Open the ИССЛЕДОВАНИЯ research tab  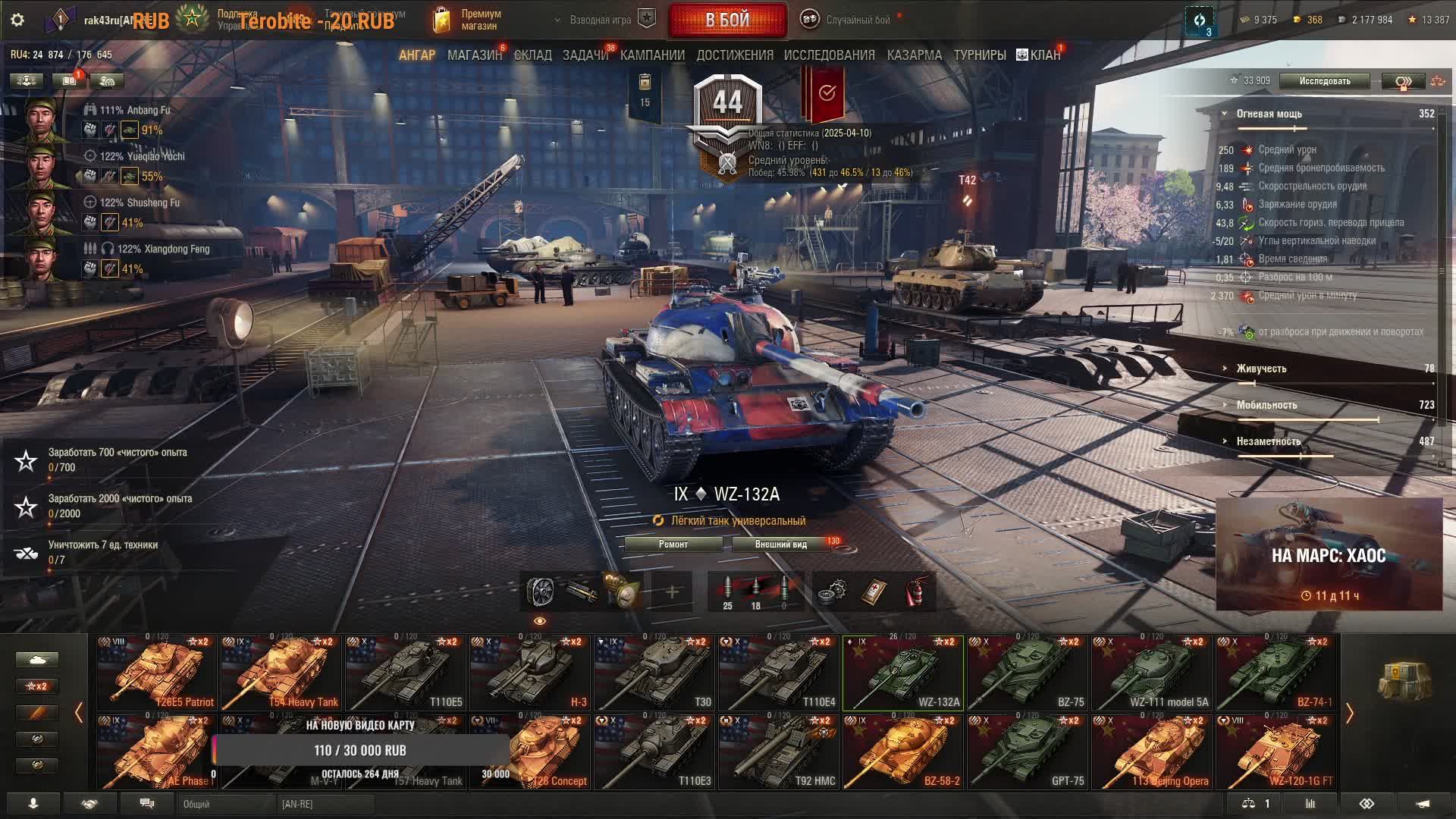pos(829,55)
